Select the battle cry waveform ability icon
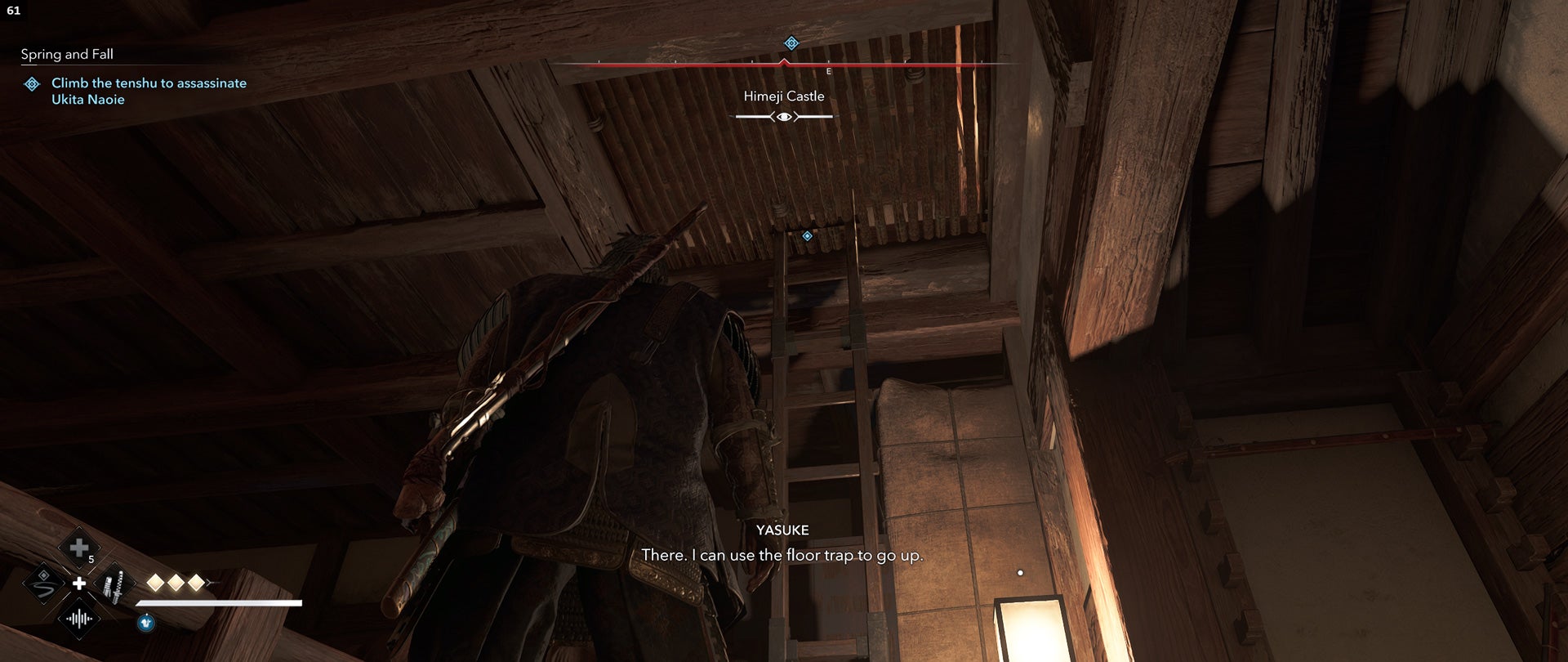1568x662 pixels. click(79, 620)
